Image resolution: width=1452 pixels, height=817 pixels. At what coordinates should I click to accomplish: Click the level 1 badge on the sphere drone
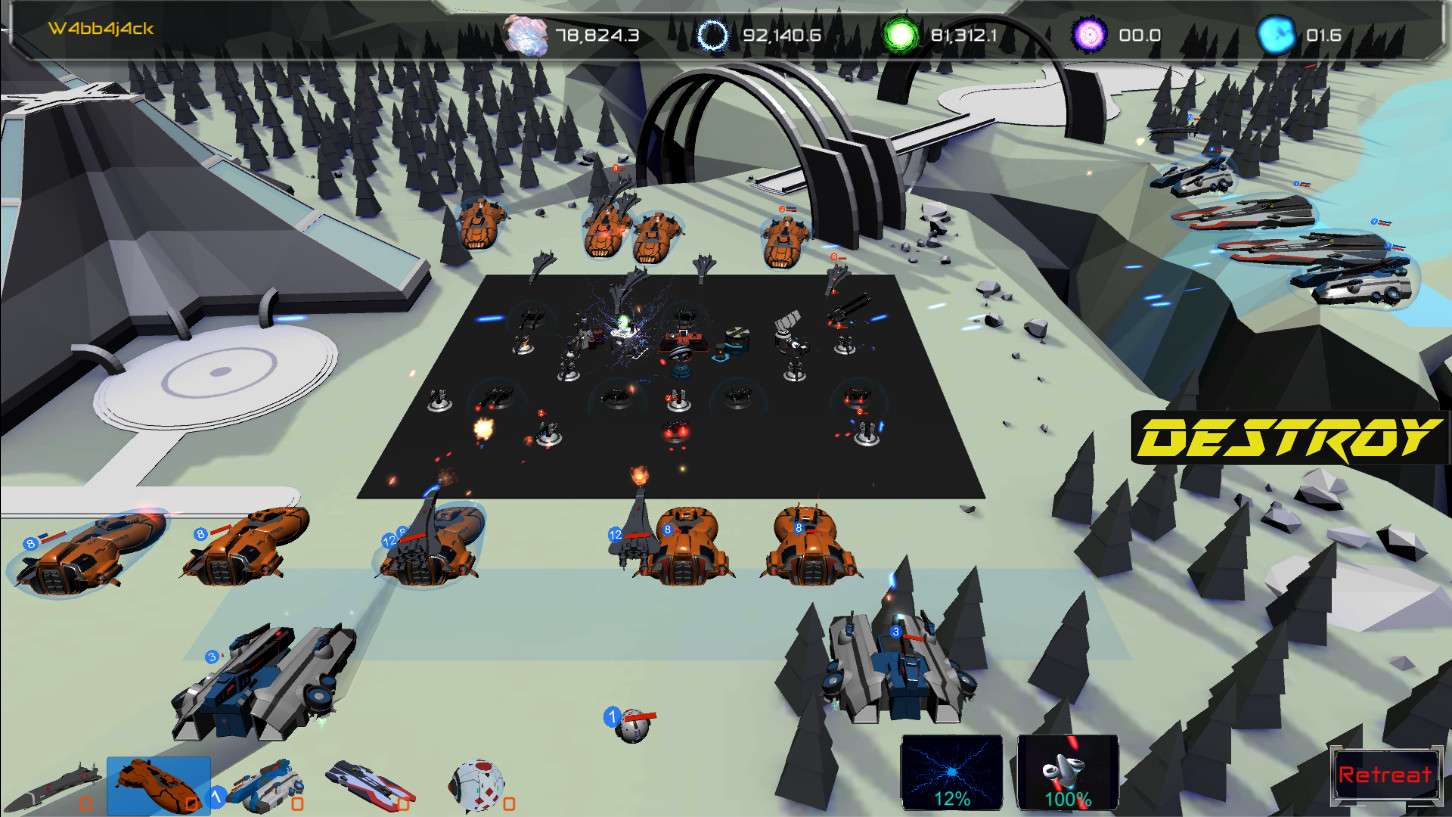point(613,714)
